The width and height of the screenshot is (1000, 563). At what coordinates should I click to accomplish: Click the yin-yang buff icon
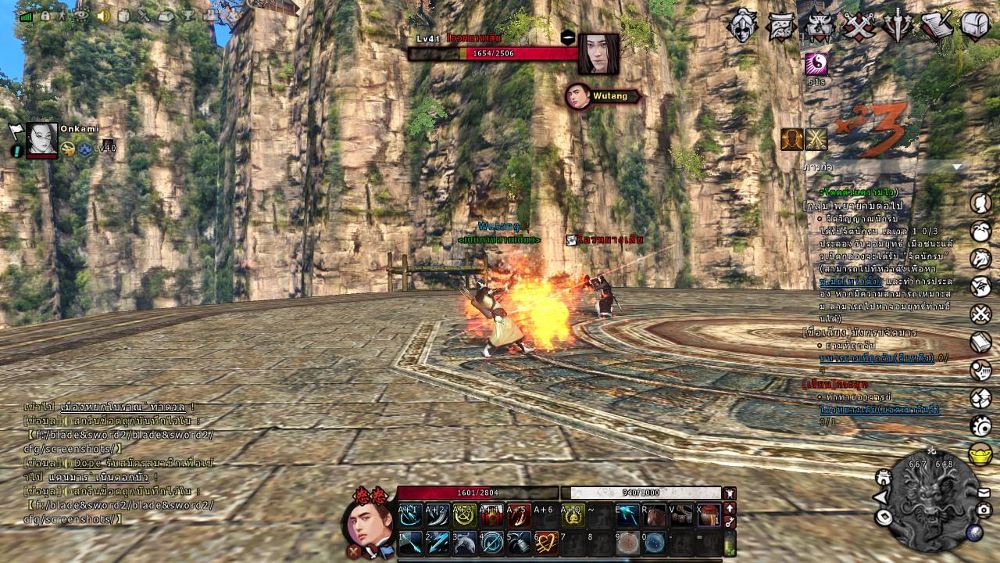(x=817, y=64)
